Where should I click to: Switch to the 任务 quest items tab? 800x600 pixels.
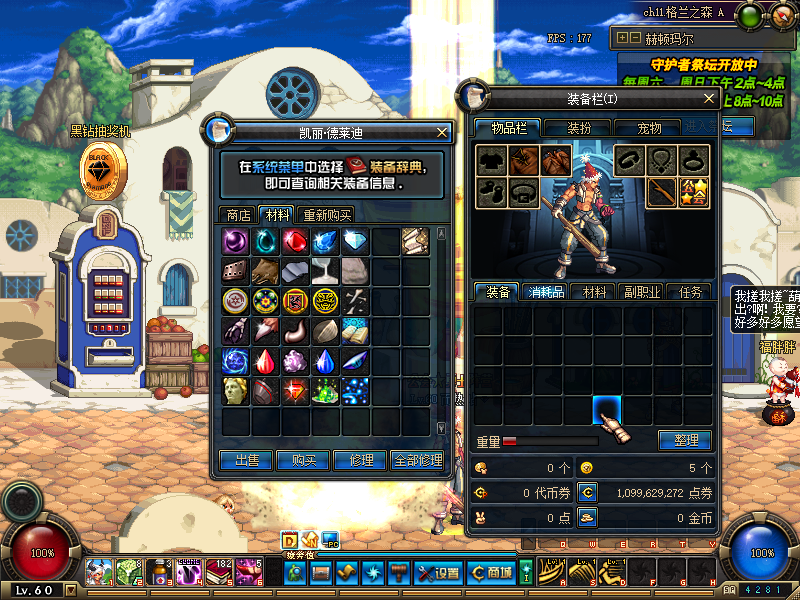click(x=690, y=292)
